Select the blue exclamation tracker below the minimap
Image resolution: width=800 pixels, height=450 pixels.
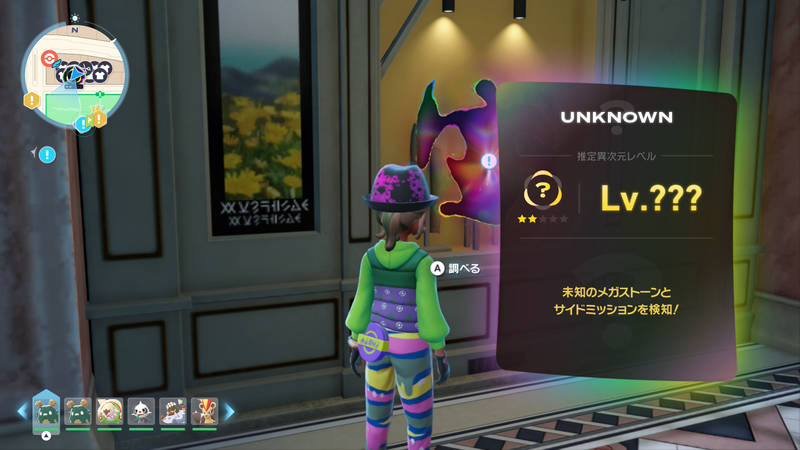pos(47,154)
